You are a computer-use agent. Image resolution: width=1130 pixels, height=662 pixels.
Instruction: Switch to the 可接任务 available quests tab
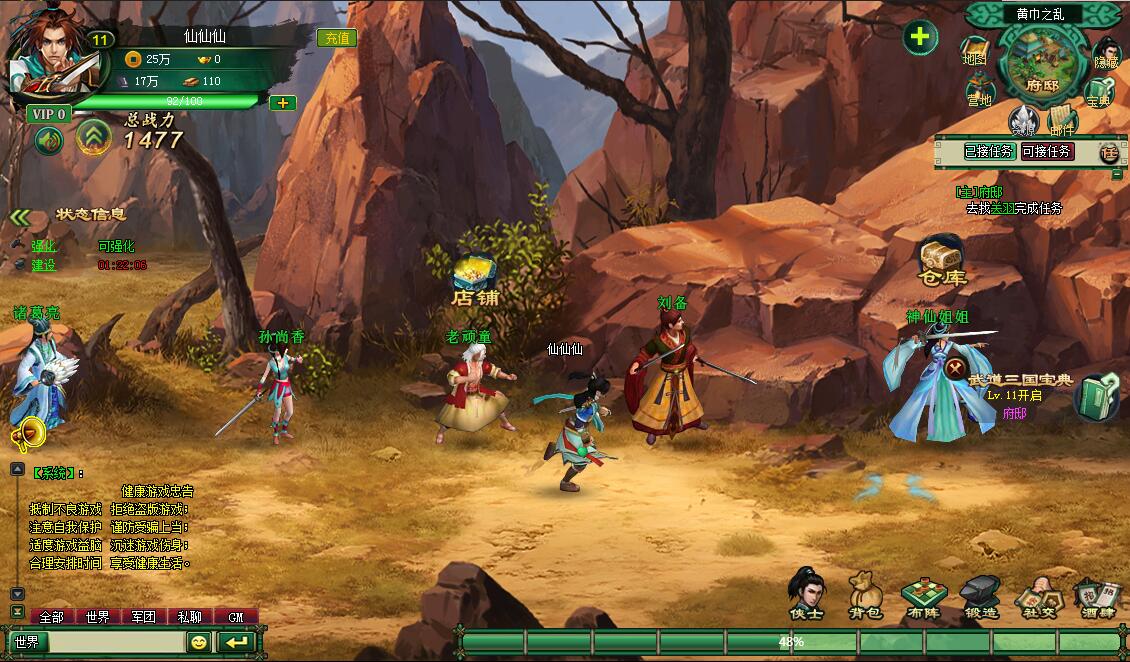point(1046,152)
